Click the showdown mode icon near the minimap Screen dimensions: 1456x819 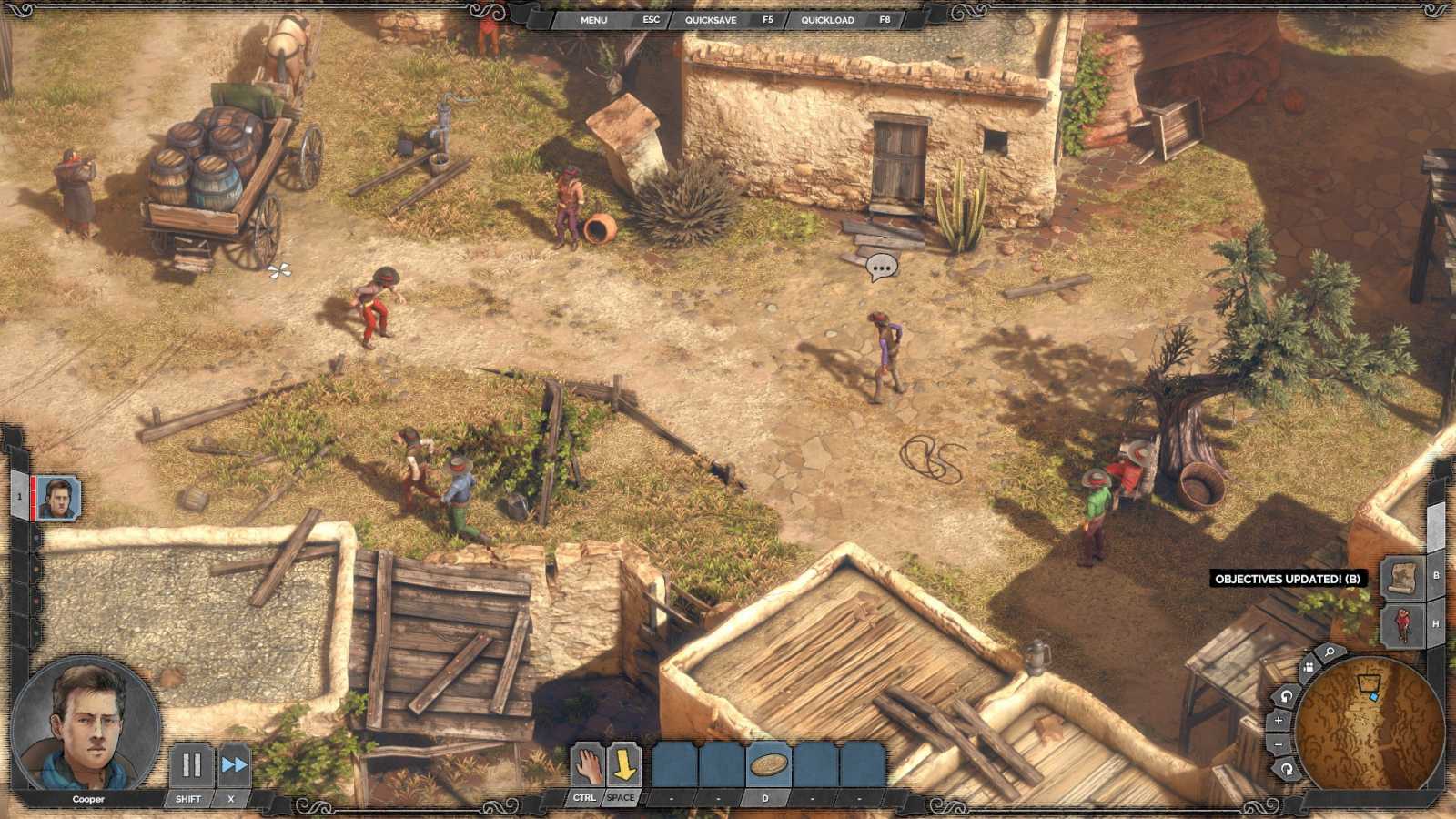click(1310, 667)
